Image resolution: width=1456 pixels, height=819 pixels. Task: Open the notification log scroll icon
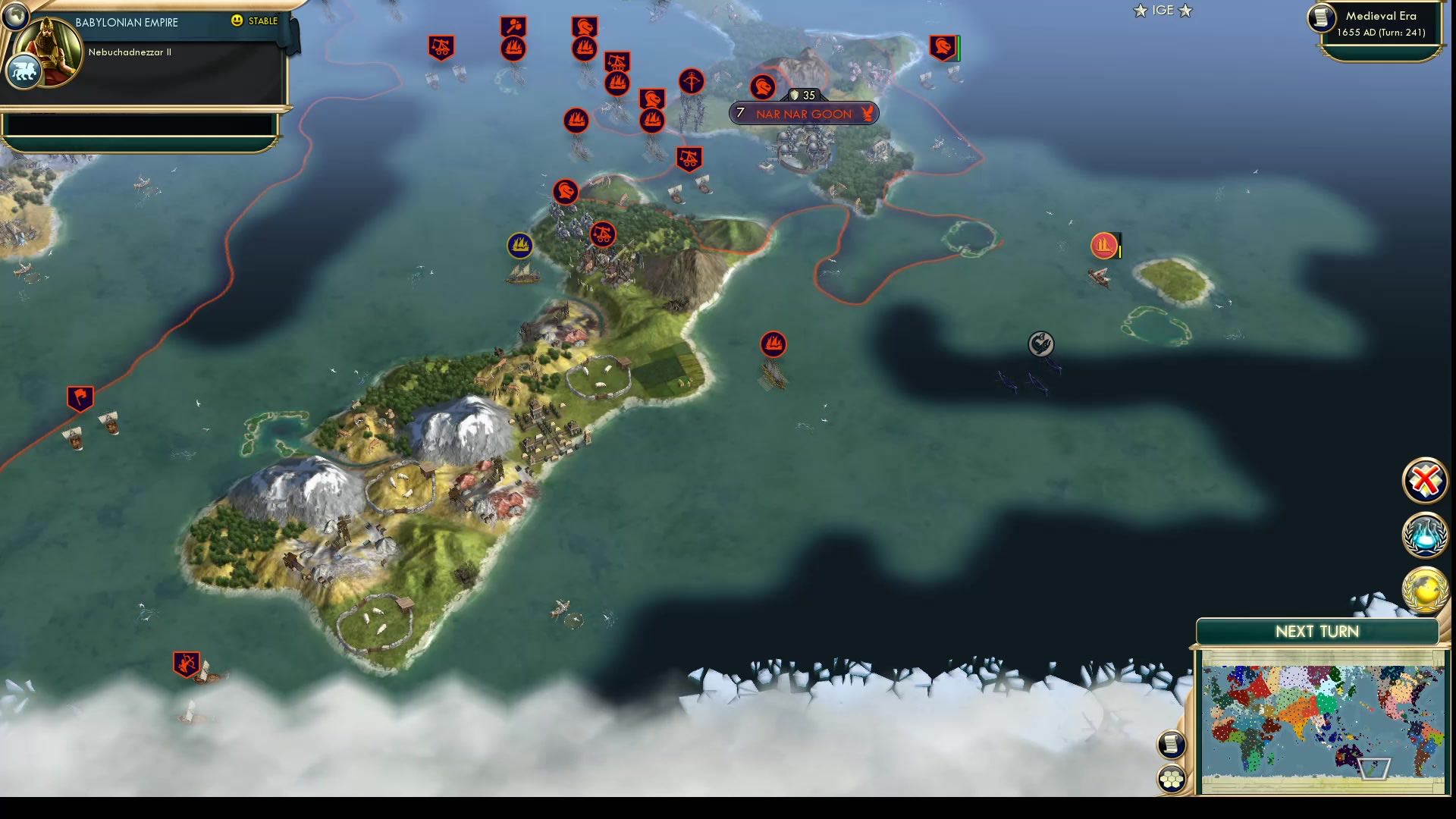[1172, 745]
